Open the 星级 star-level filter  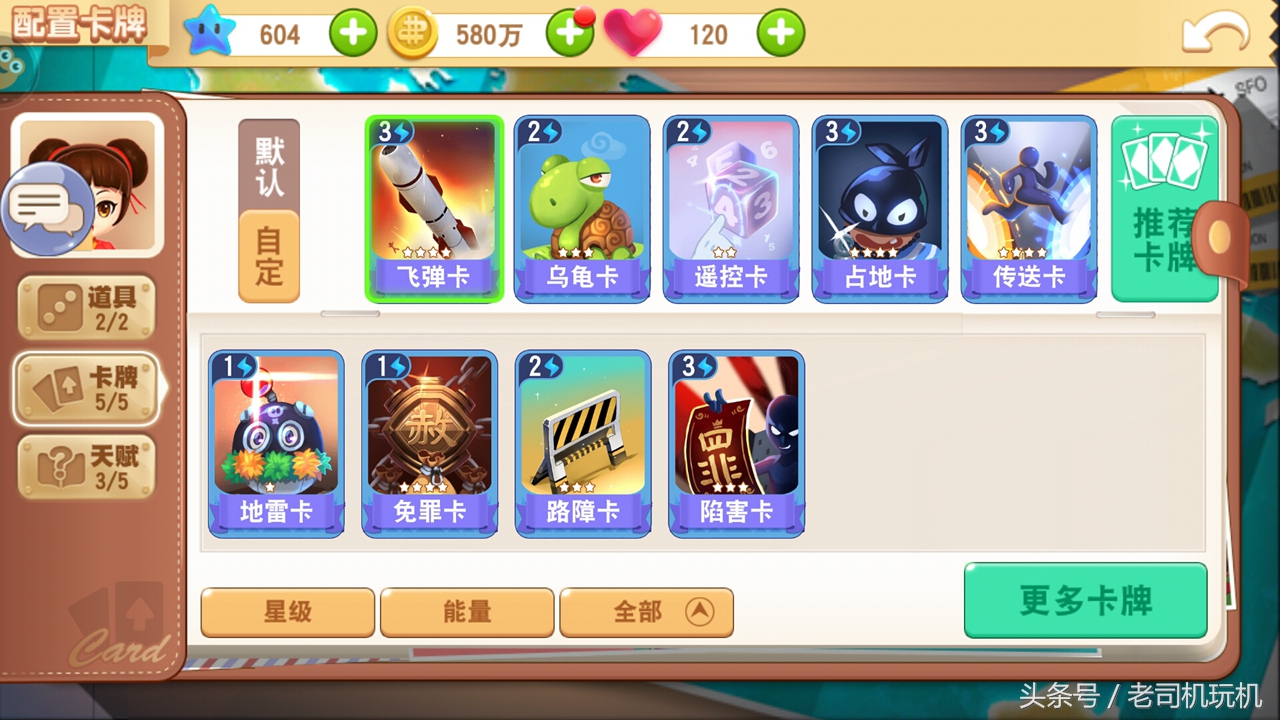(x=287, y=612)
